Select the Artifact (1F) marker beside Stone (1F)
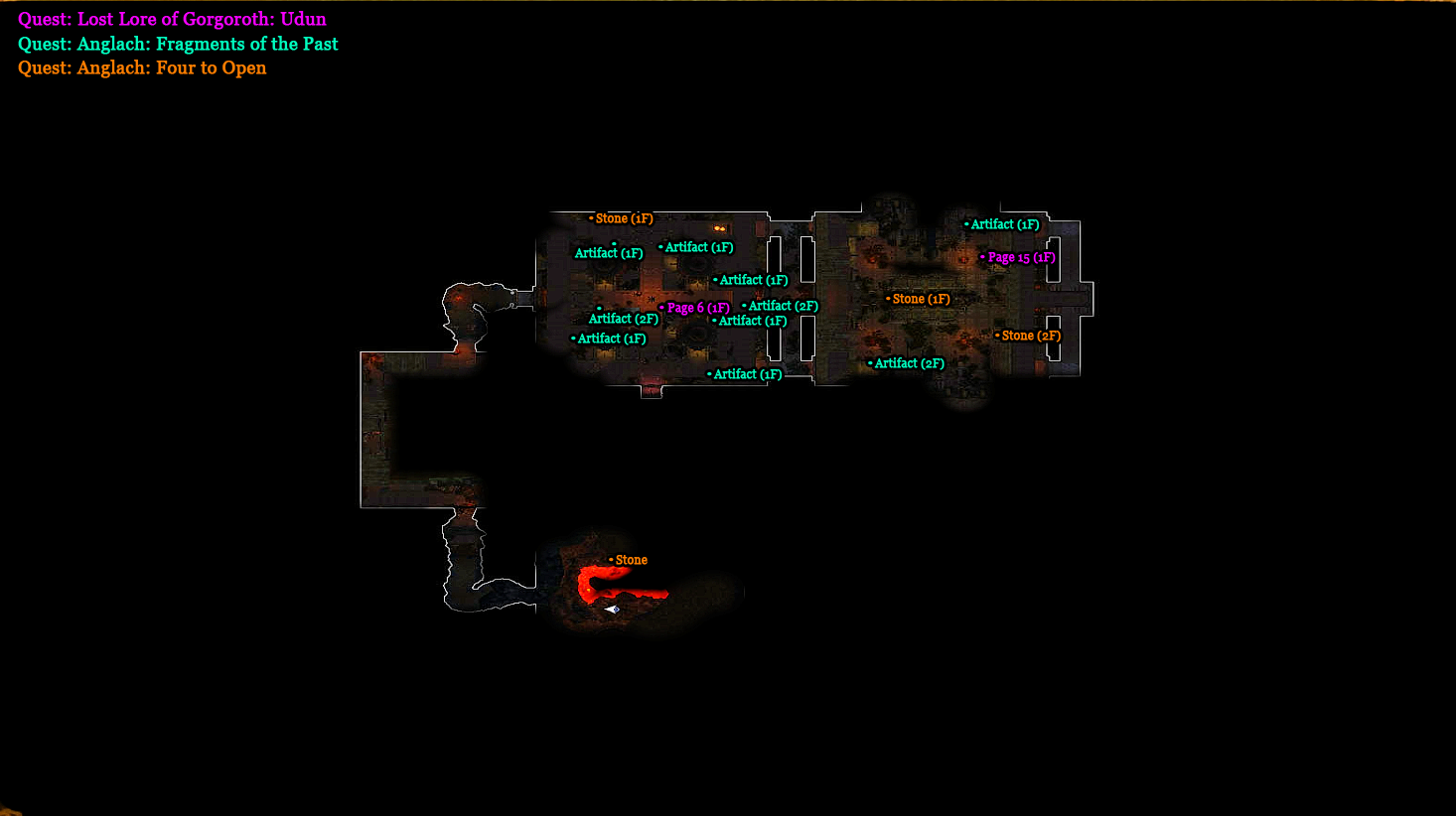The width and height of the screenshot is (1456, 816). coord(608,252)
